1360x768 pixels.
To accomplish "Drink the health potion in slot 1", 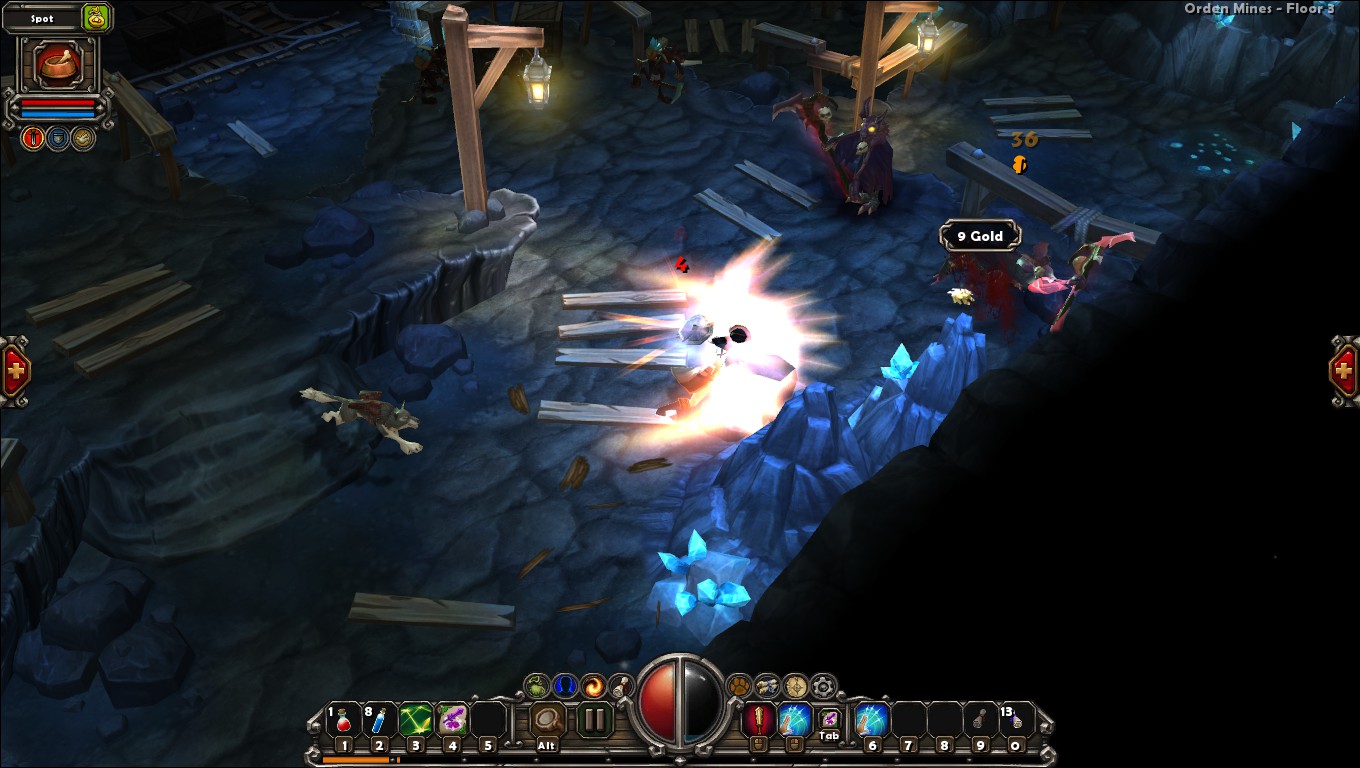I will coord(343,721).
